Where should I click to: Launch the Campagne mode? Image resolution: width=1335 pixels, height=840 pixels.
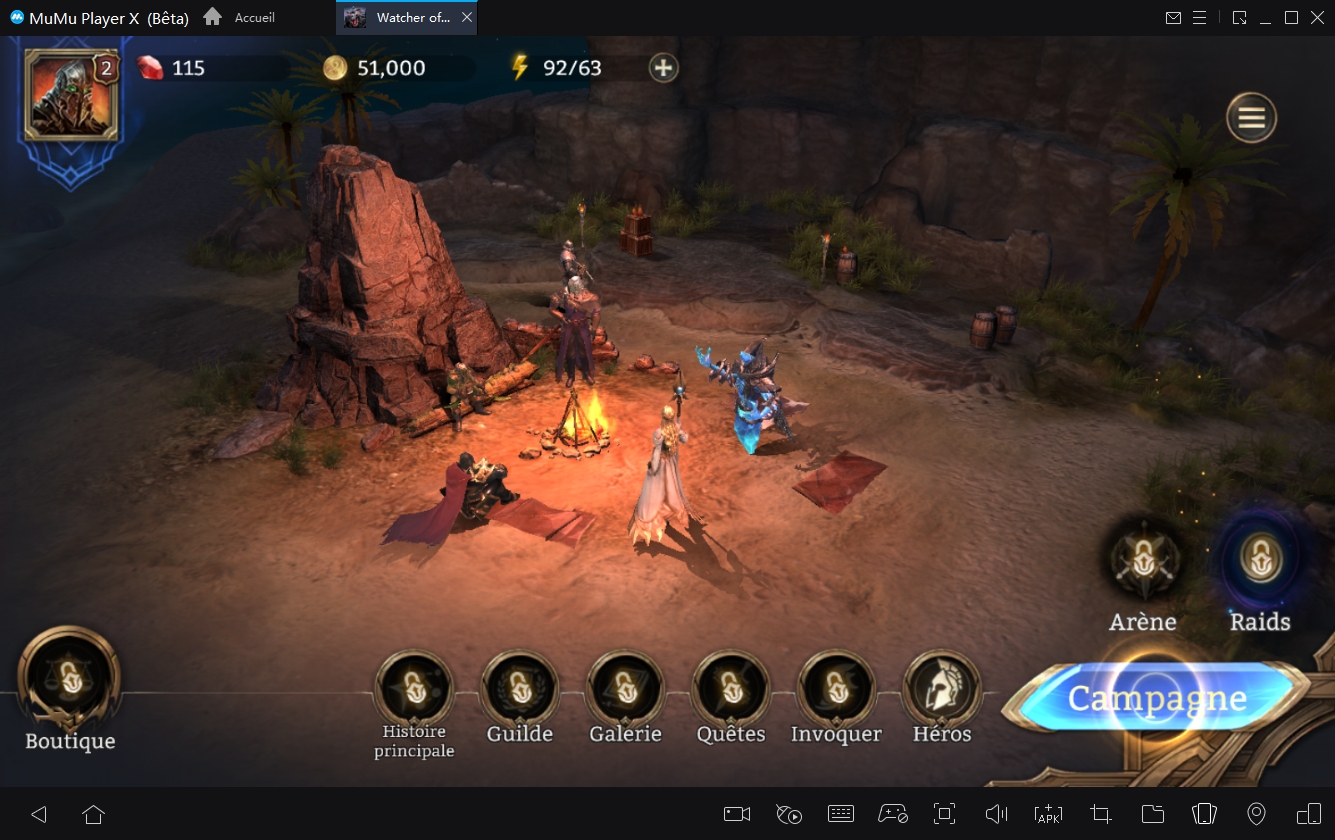(1155, 697)
